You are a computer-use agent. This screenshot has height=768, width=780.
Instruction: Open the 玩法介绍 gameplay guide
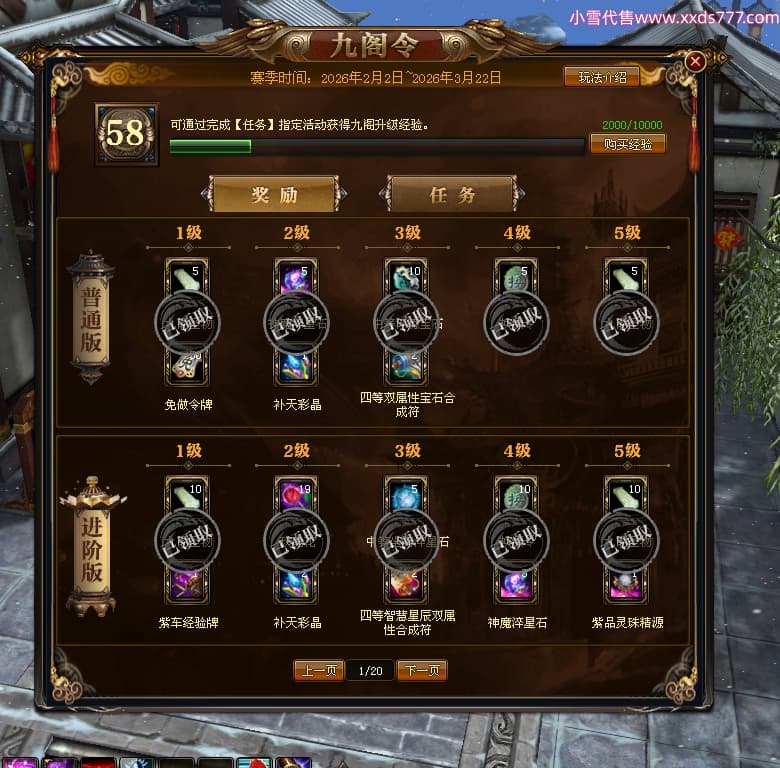tap(601, 77)
